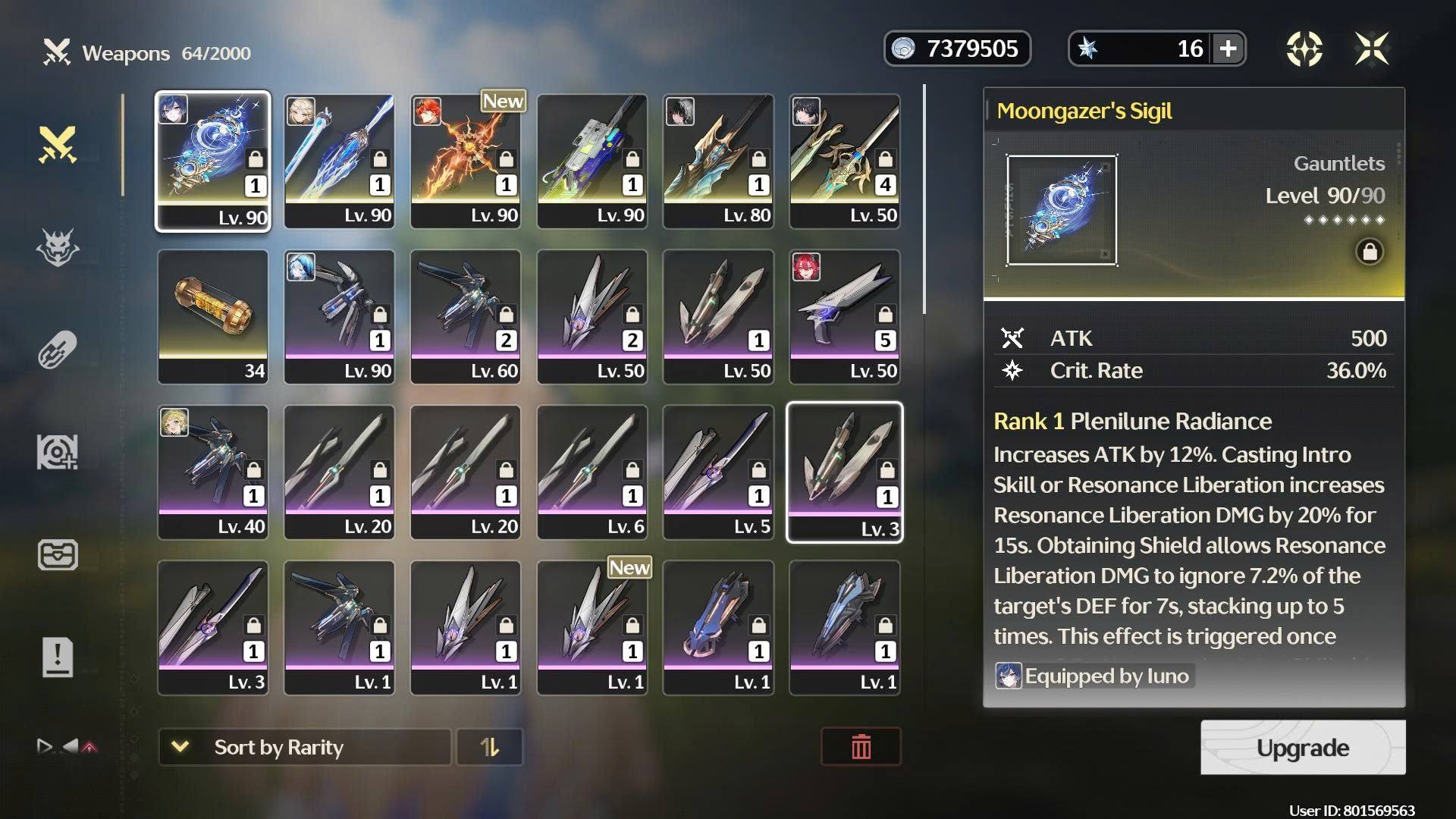Image resolution: width=1456 pixels, height=819 pixels.
Task: Open the circular crosshair icon beside Astrite
Action: coord(1304,49)
